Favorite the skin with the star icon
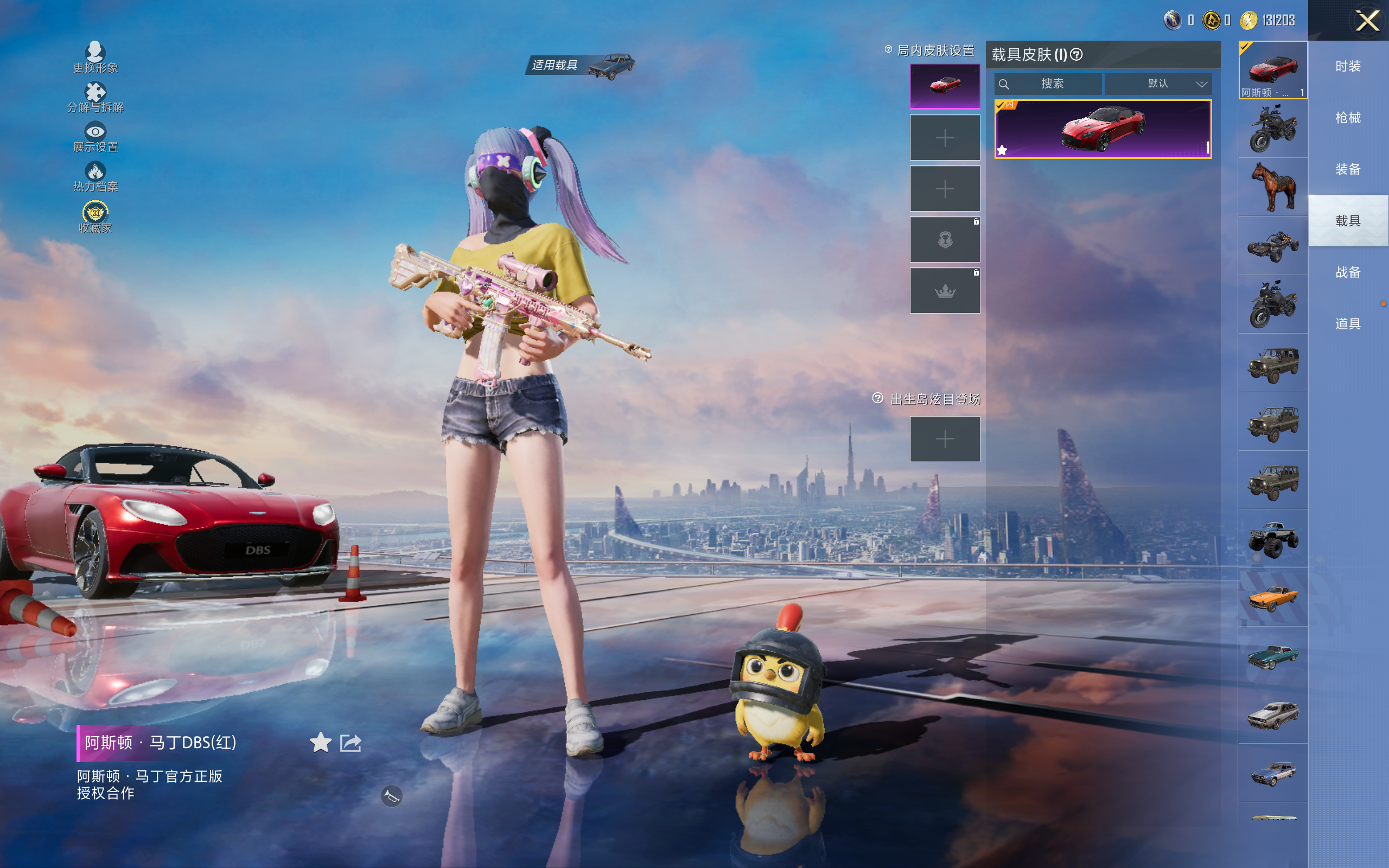 [x=320, y=742]
